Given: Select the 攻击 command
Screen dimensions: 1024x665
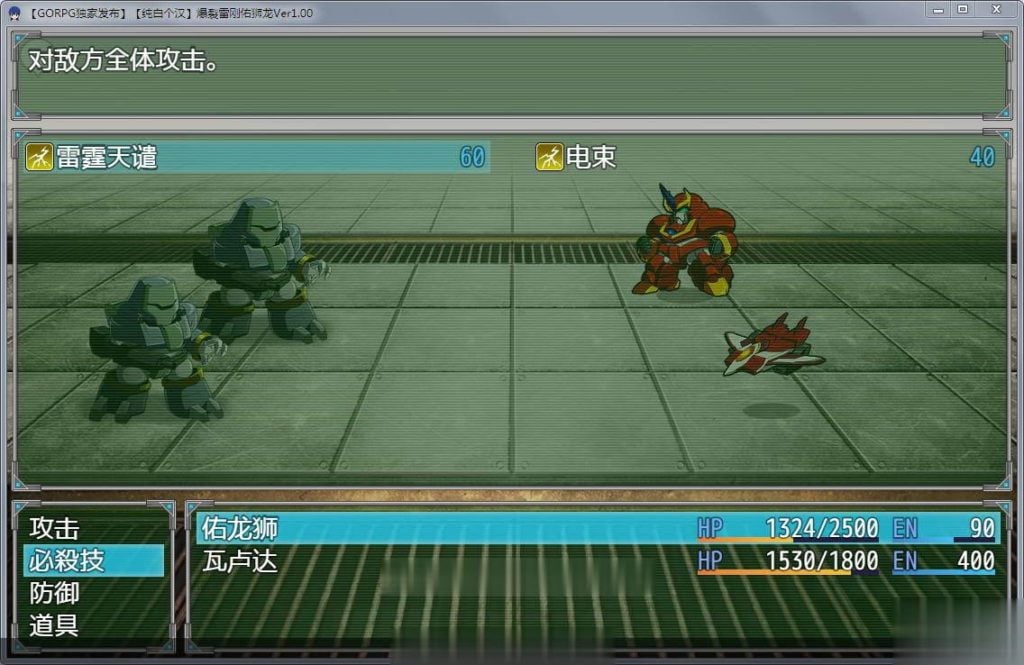Looking at the screenshot, I should (55, 528).
